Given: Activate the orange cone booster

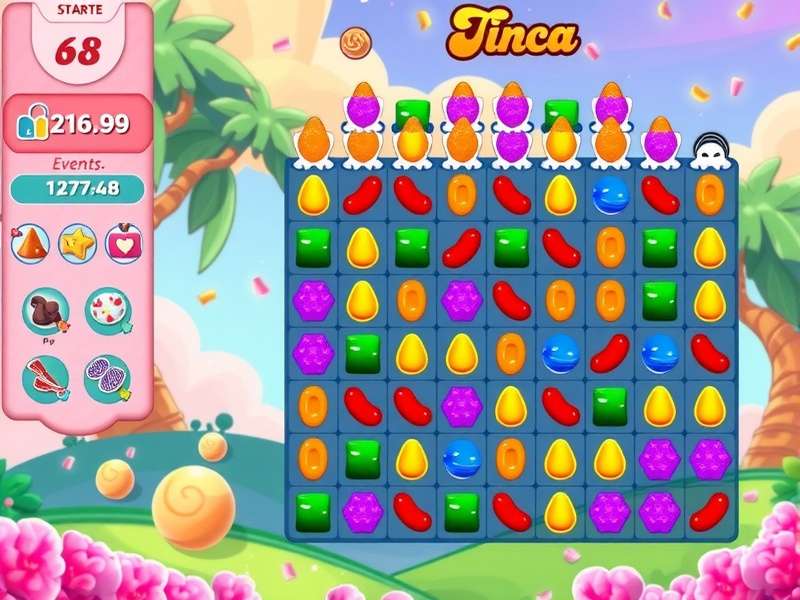Looking at the screenshot, I should point(30,243).
